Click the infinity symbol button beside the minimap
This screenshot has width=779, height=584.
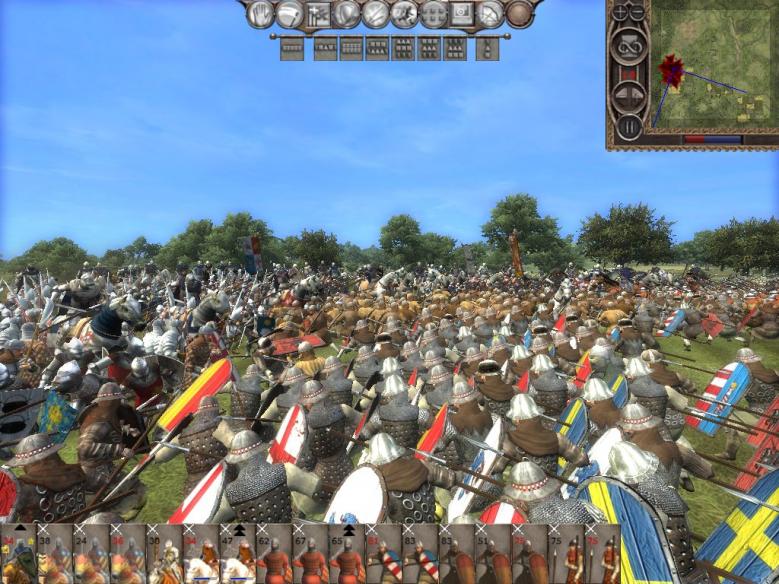[x=628, y=46]
